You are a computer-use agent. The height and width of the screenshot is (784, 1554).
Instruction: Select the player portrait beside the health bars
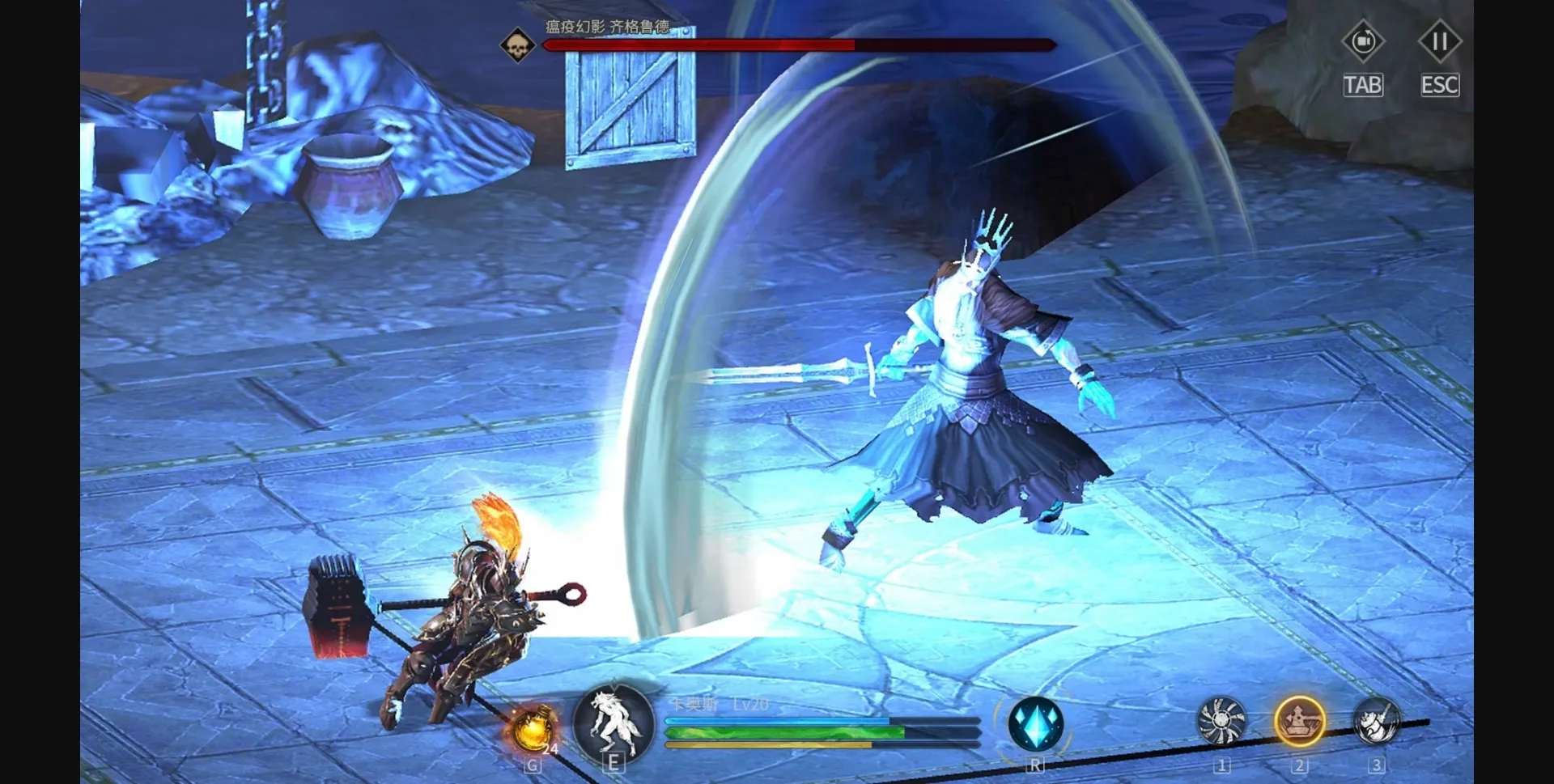tap(614, 727)
